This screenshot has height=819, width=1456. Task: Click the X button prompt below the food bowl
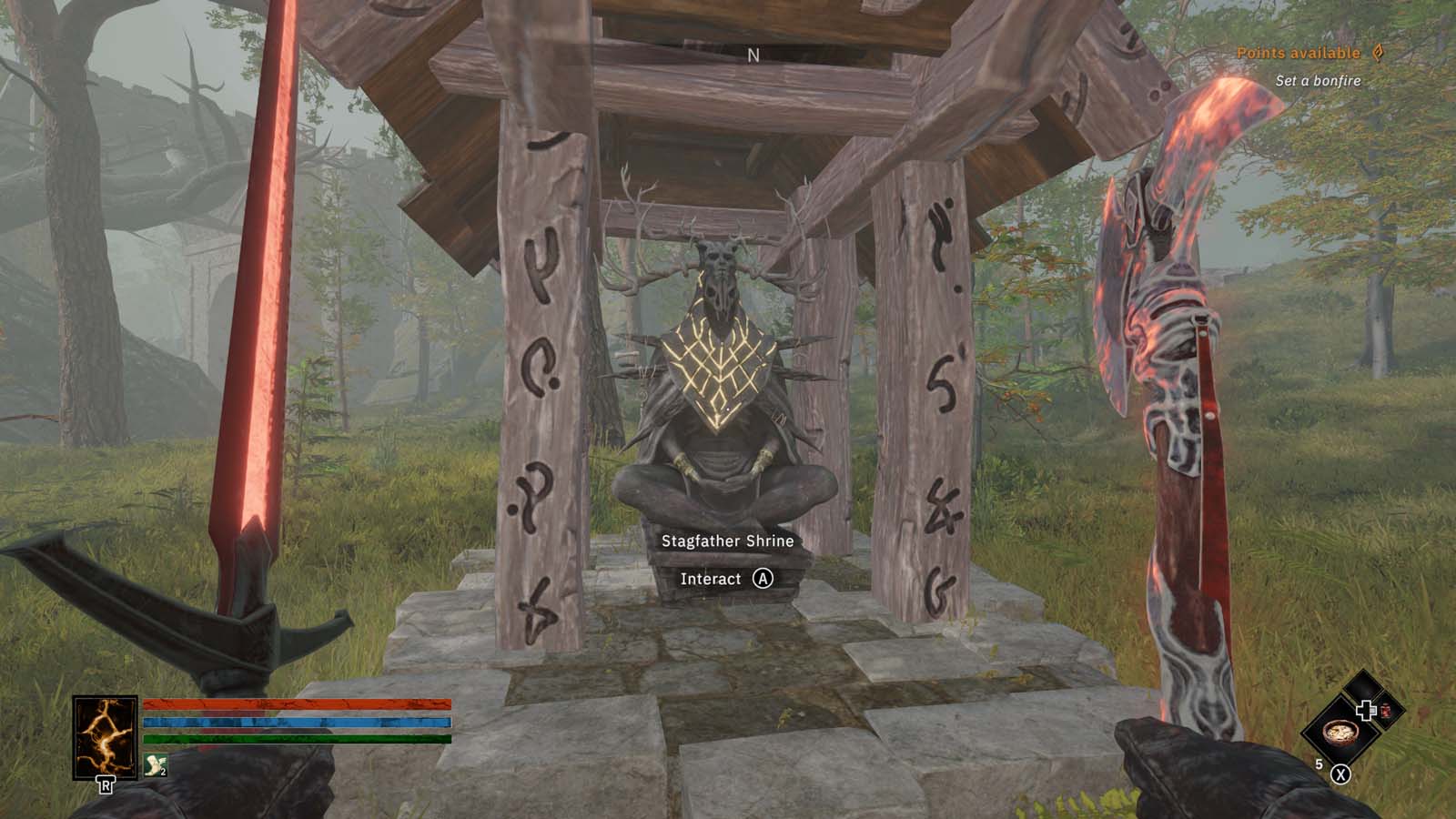pyautogui.click(x=1340, y=774)
